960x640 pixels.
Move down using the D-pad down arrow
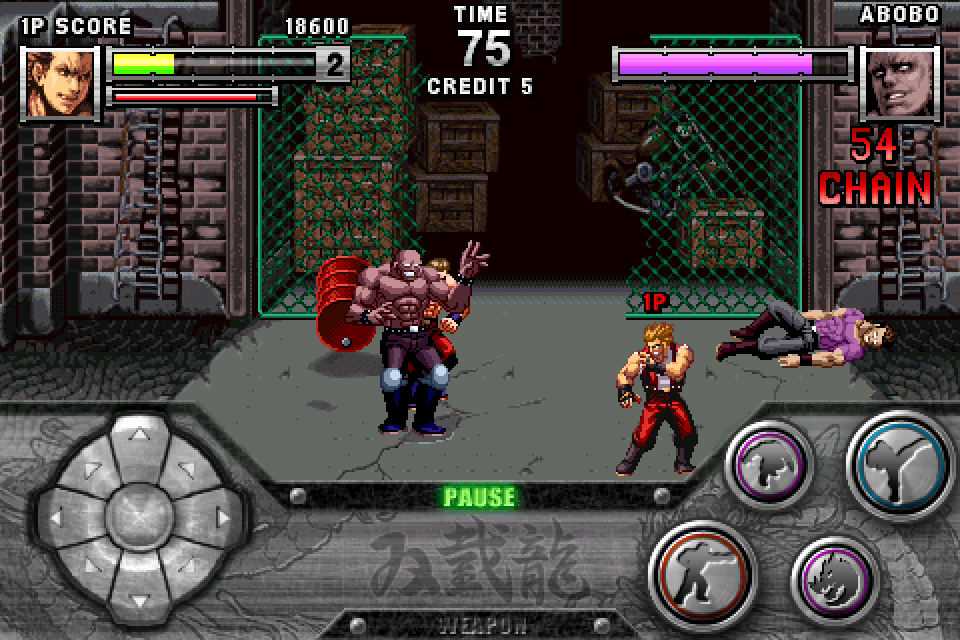click(x=138, y=596)
